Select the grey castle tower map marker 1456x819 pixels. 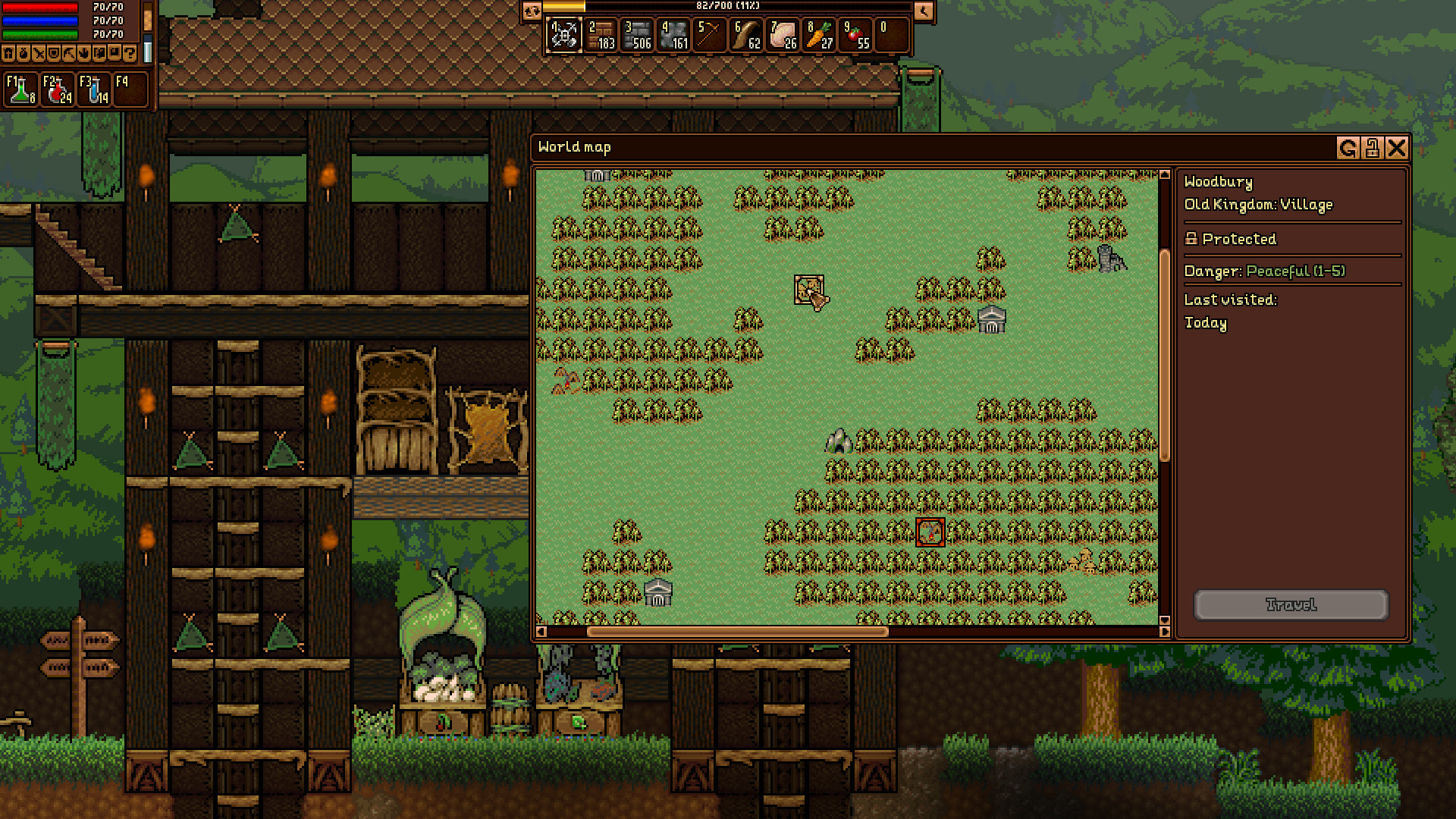[x=1112, y=259]
